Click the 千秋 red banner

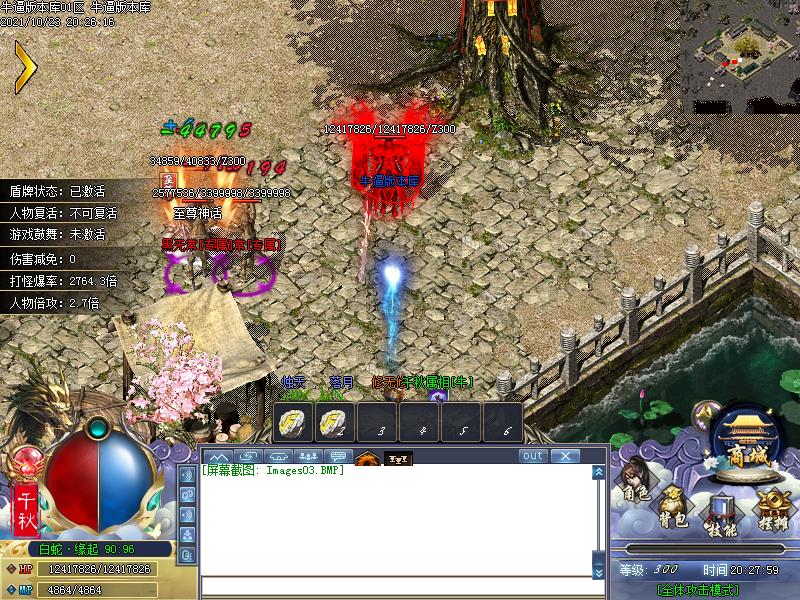(x=26, y=510)
